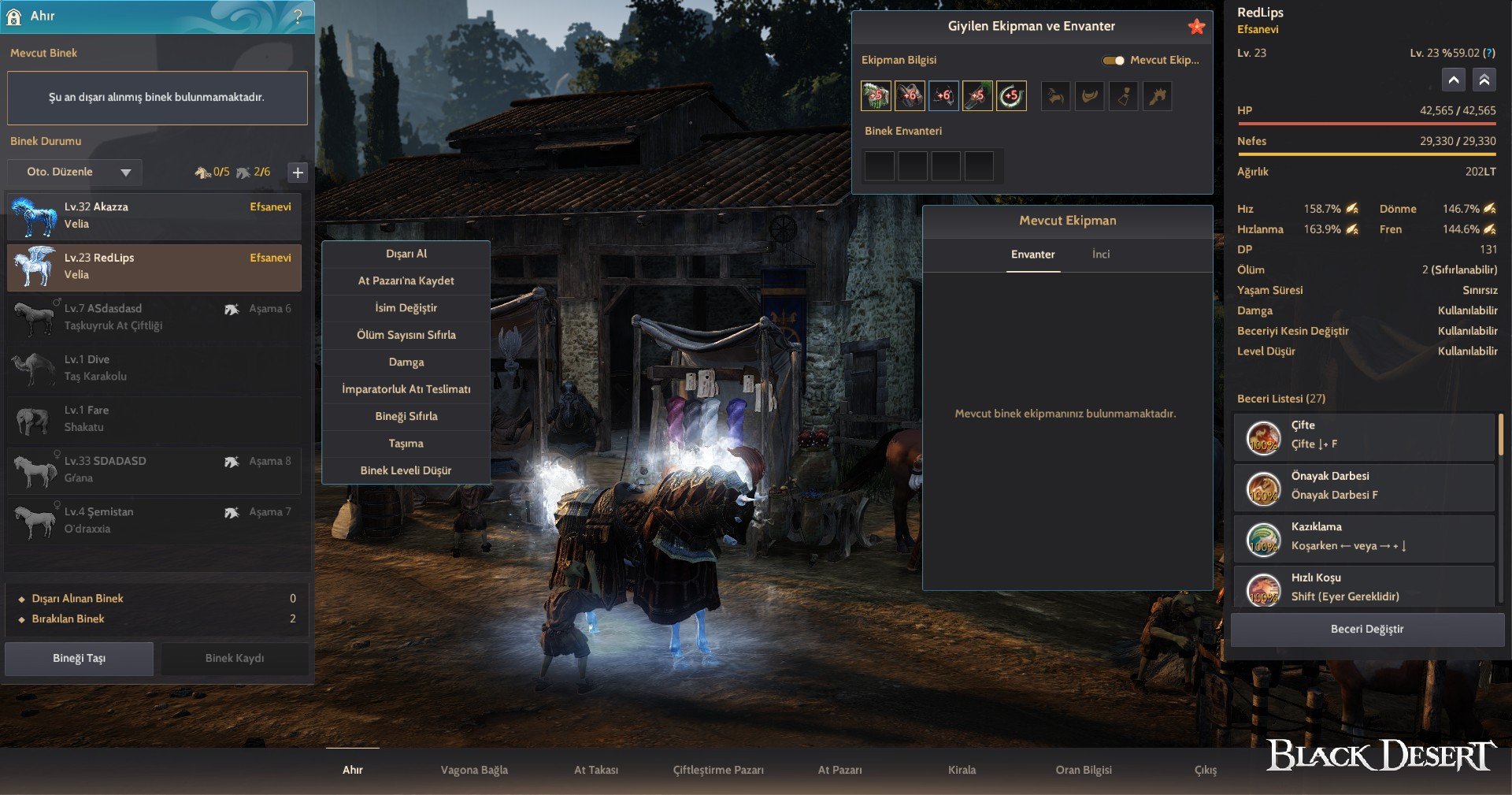This screenshot has width=1512, height=795.
Task: Click the Beceri Değiştir button
Action: click(1367, 630)
